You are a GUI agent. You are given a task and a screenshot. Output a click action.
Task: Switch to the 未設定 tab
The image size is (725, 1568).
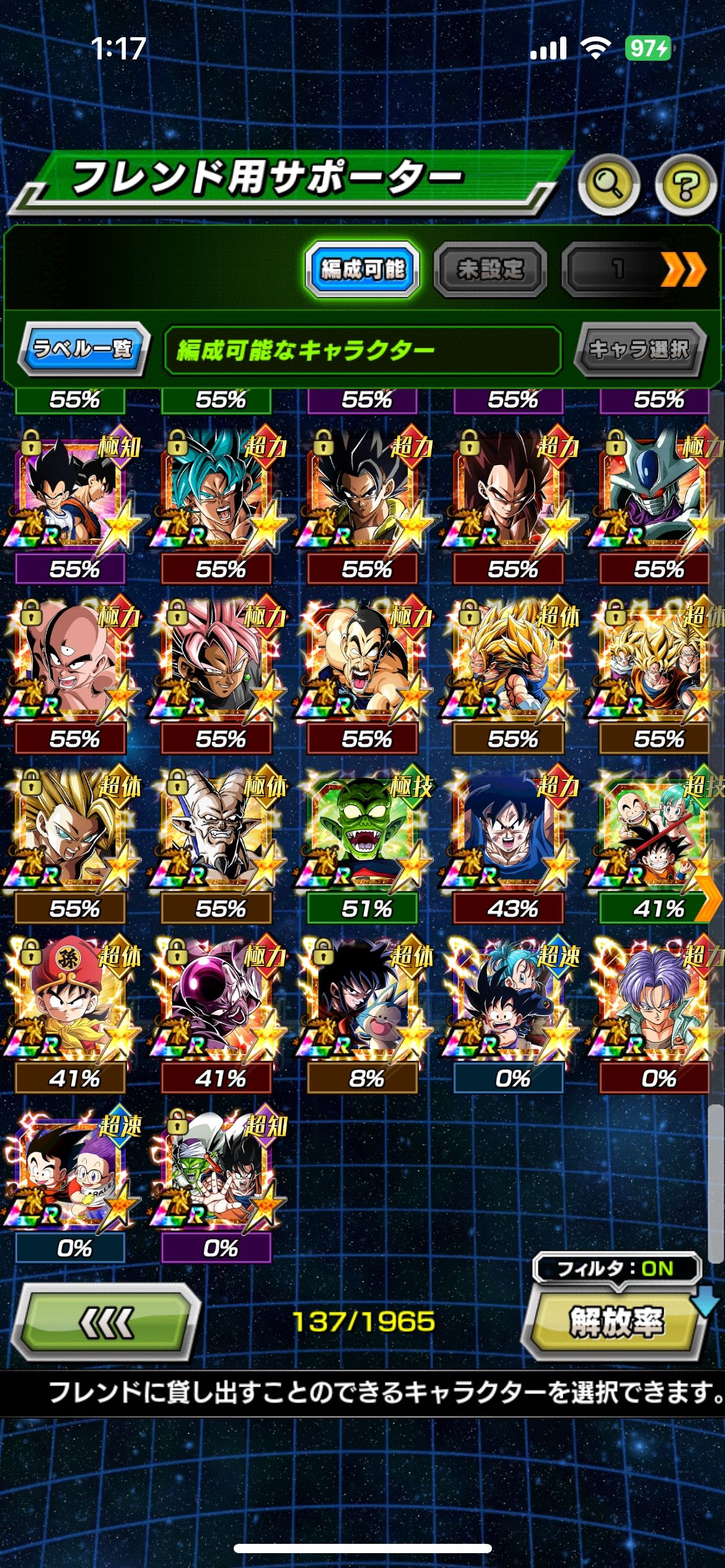490,269
